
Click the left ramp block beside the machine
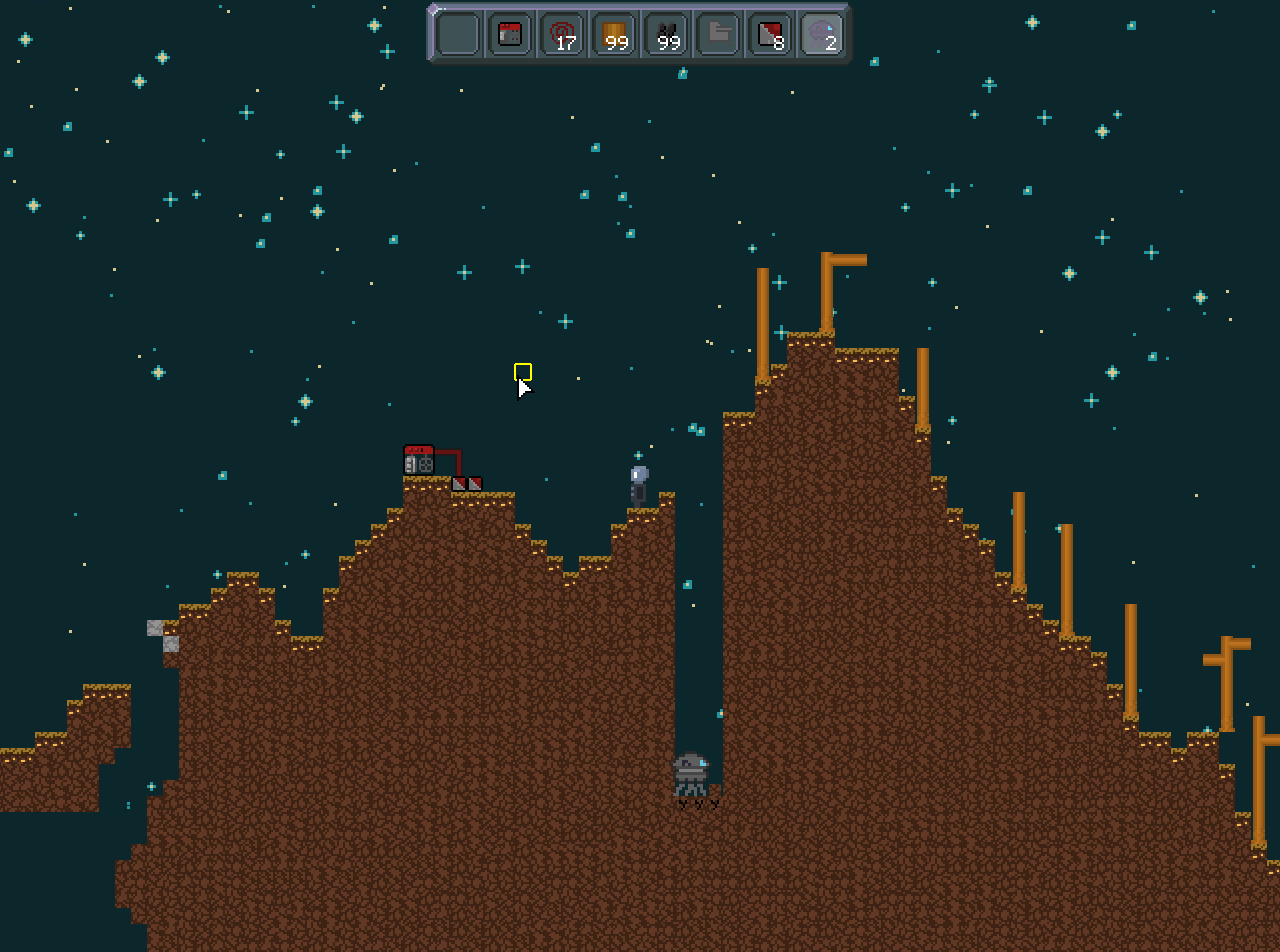tap(456, 483)
